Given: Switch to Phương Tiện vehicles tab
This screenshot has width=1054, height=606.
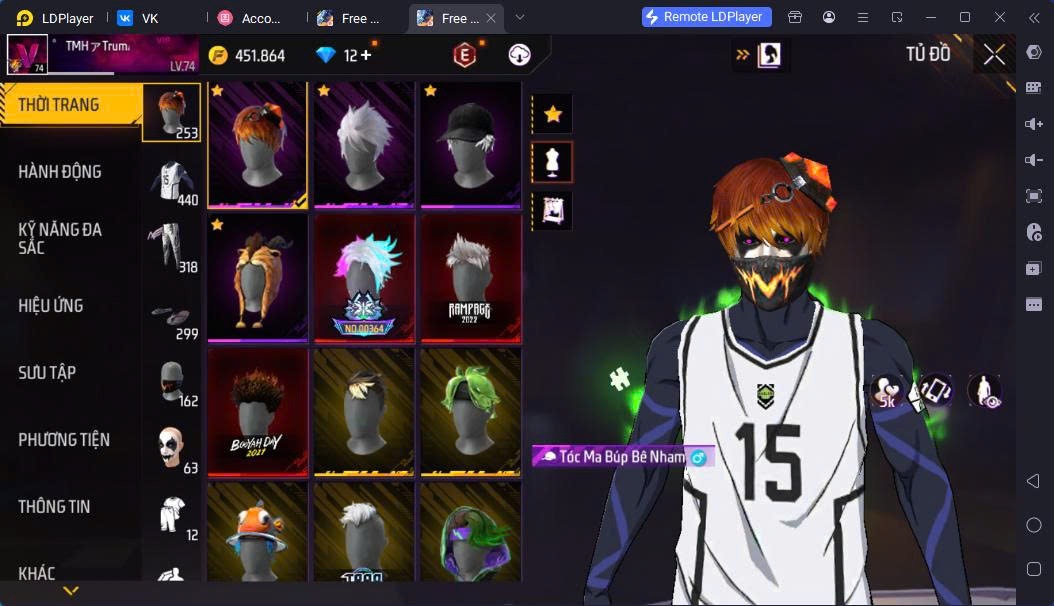Looking at the screenshot, I should pos(64,440).
